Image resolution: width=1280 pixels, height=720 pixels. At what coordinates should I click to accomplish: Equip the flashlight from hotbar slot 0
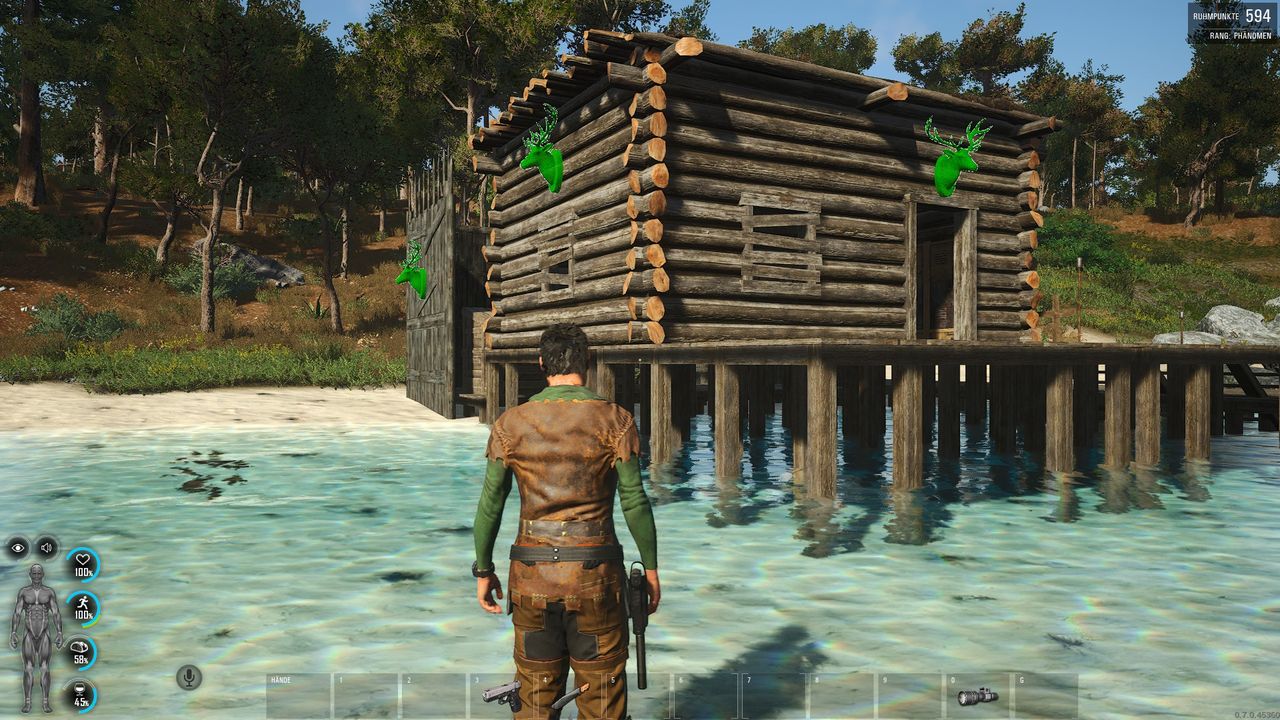coord(978,695)
